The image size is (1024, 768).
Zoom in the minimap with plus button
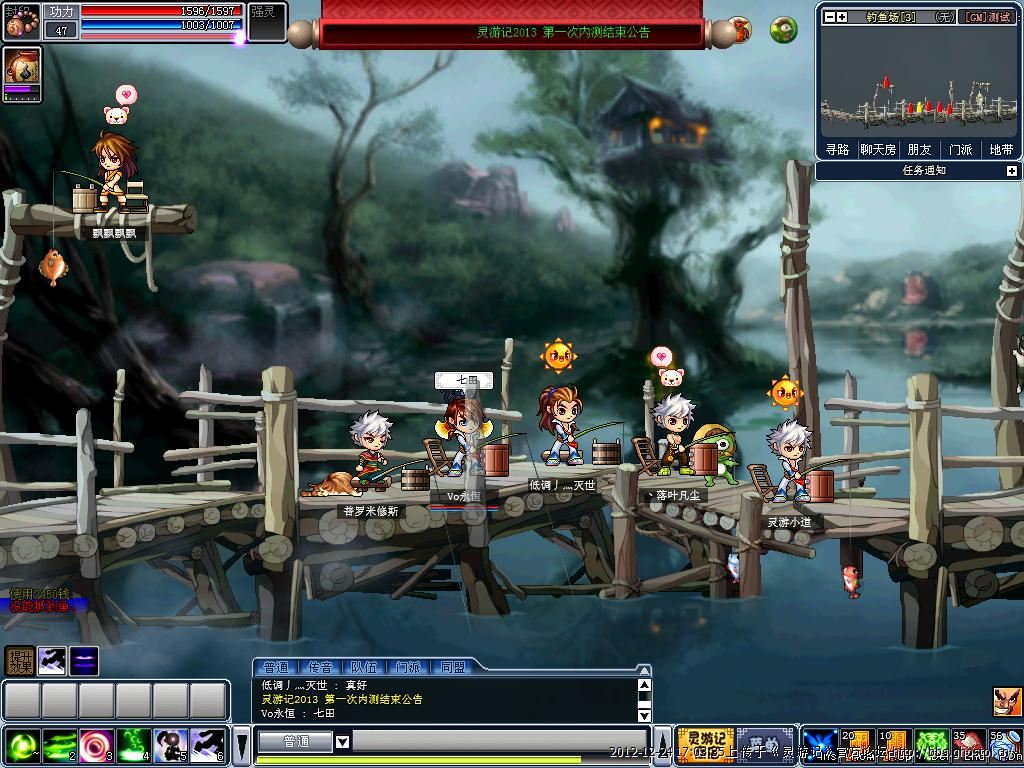click(842, 16)
